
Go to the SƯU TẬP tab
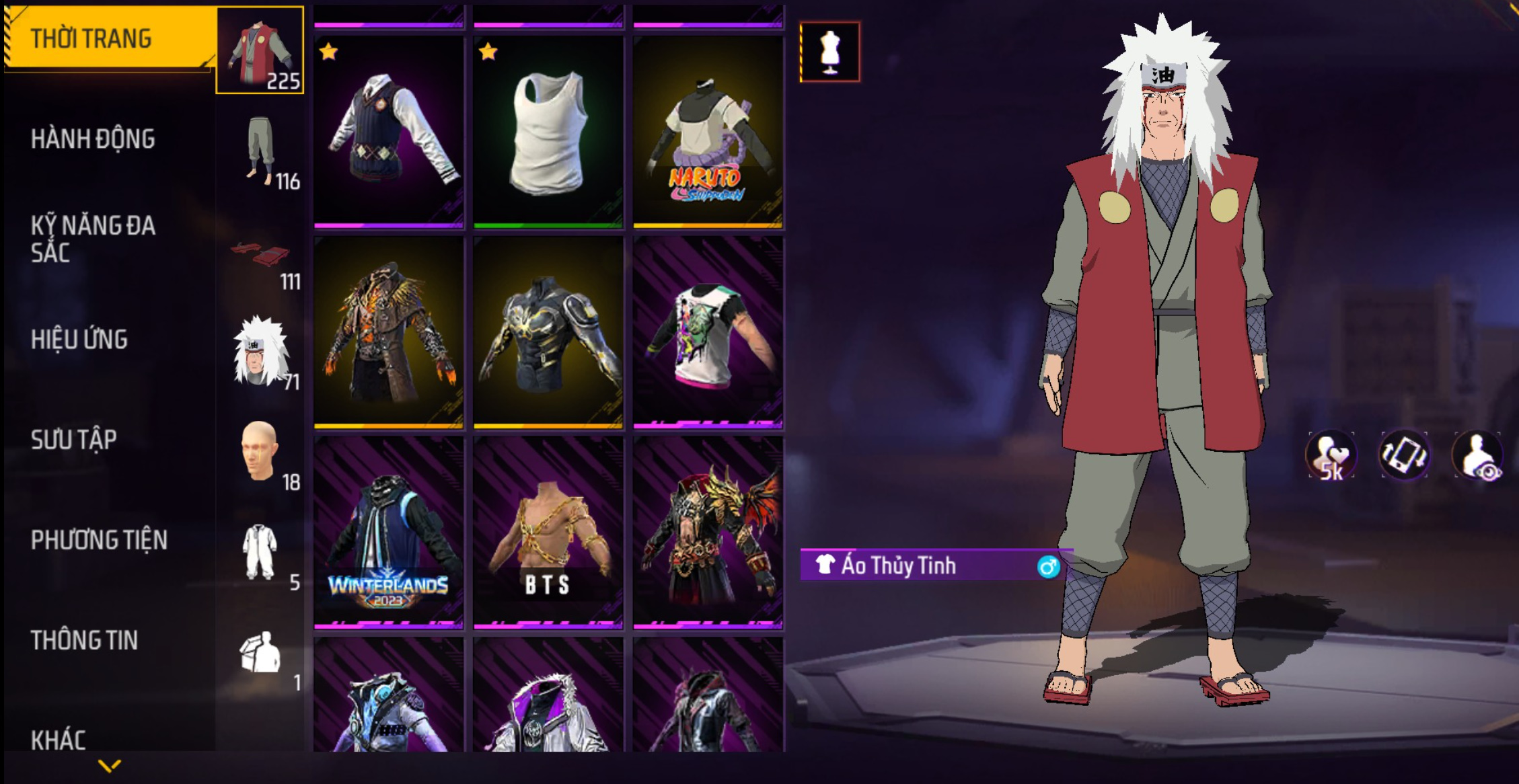coord(73,440)
